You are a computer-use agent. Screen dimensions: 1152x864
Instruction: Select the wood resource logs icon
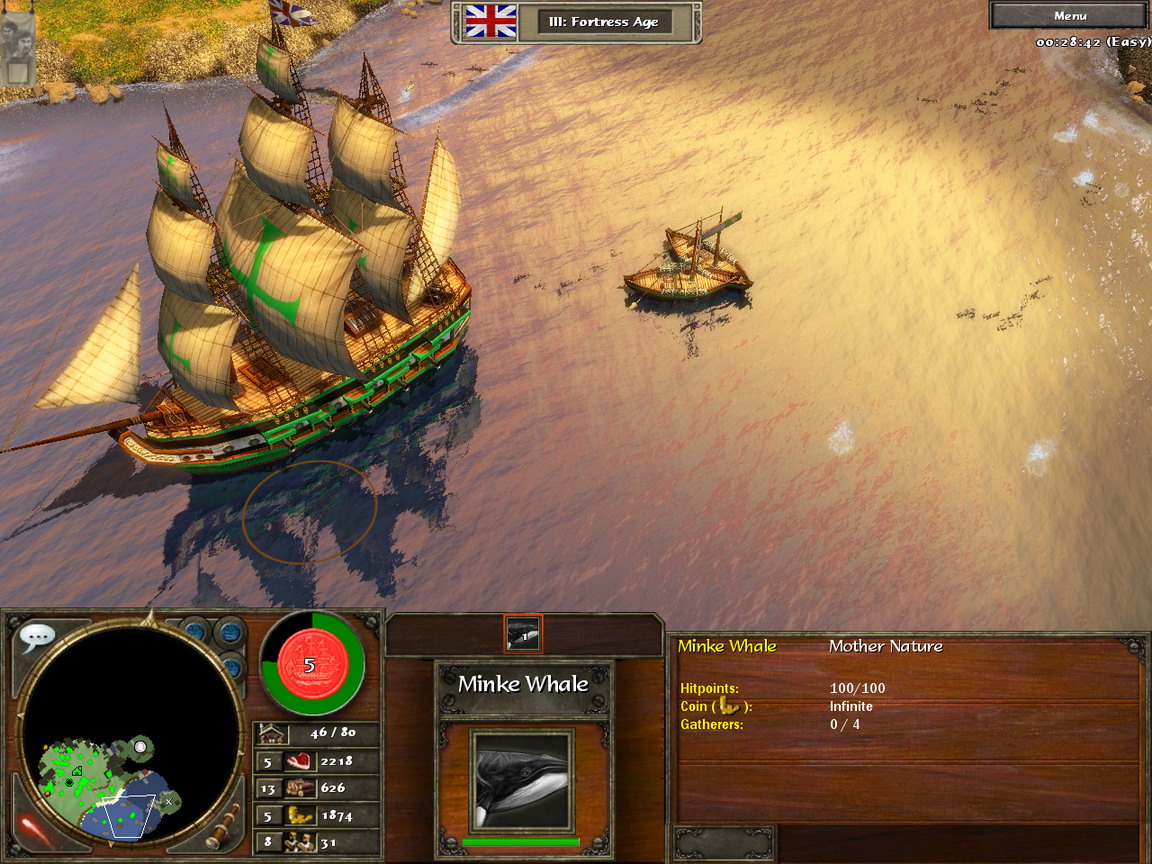[x=299, y=788]
